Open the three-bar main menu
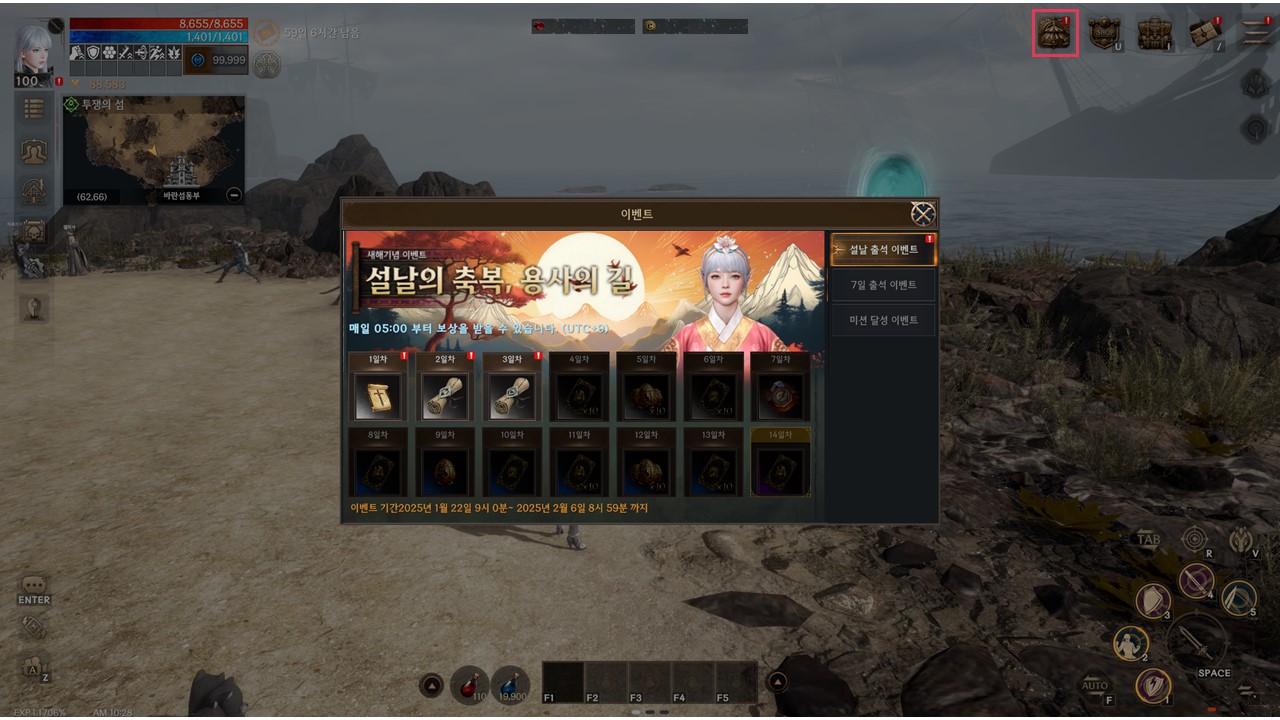Image resolution: width=1280 pixels, height=720 pixels. click(1256, 33)
